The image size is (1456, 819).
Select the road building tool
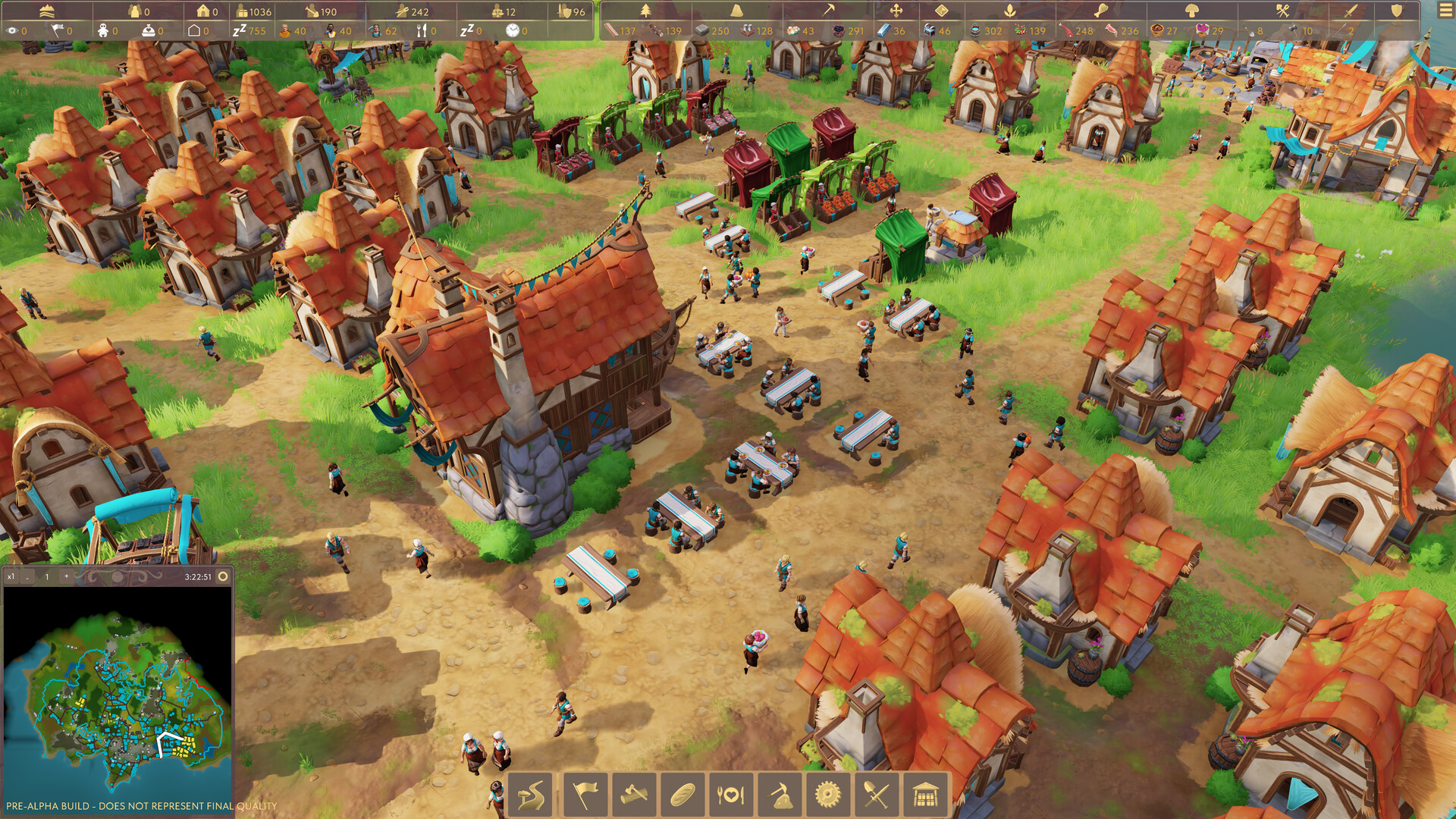[x=531, y=794]
